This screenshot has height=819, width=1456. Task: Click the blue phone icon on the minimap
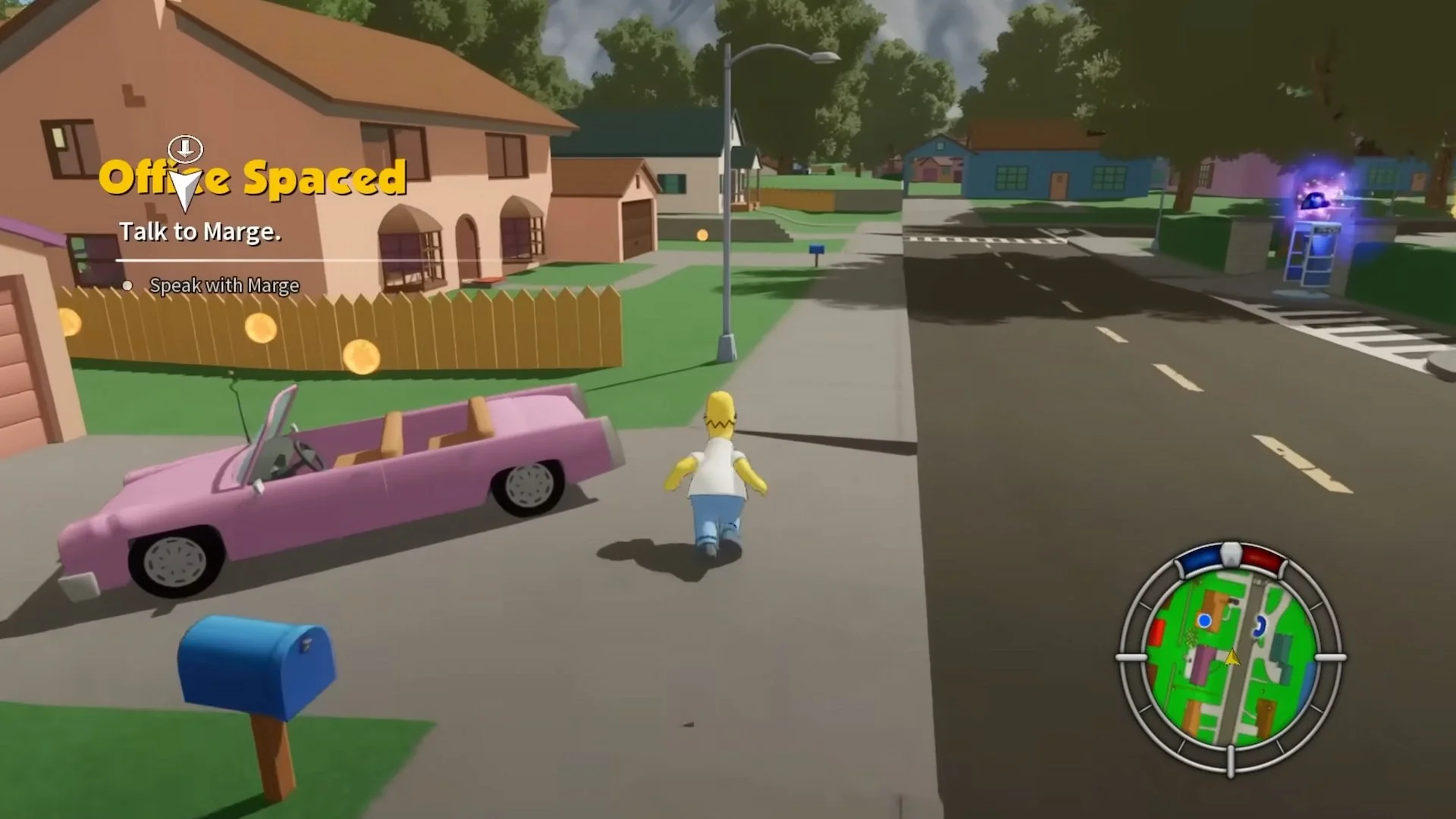1260,626
